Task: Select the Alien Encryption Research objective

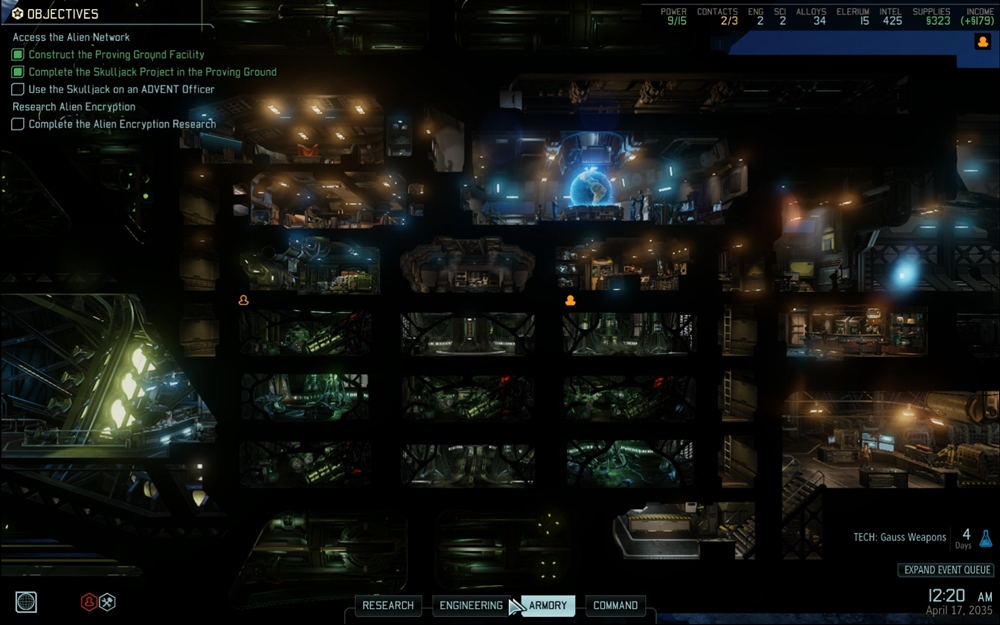Action: click(121, 124)
